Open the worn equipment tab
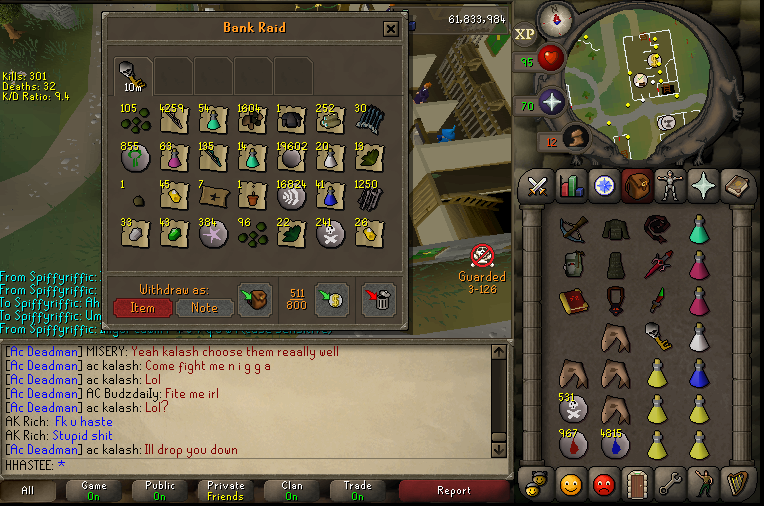The image size is (764, 506). (668, 185)
